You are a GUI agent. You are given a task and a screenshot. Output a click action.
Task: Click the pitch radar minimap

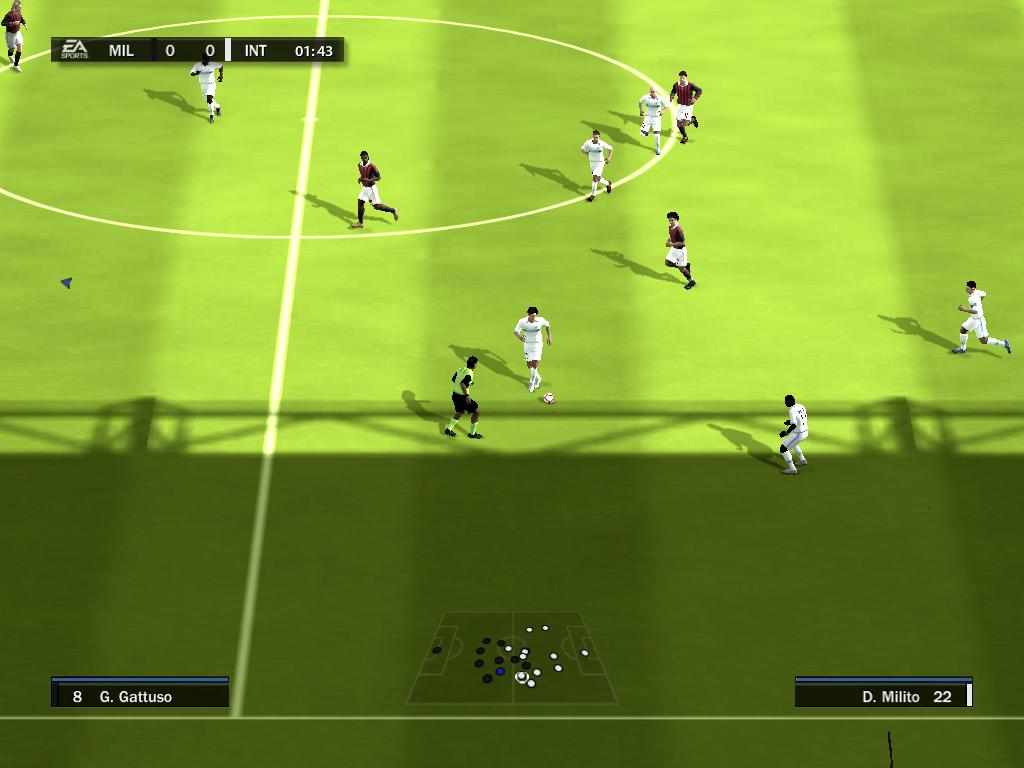pyautogui.click(x=512, y=657)
